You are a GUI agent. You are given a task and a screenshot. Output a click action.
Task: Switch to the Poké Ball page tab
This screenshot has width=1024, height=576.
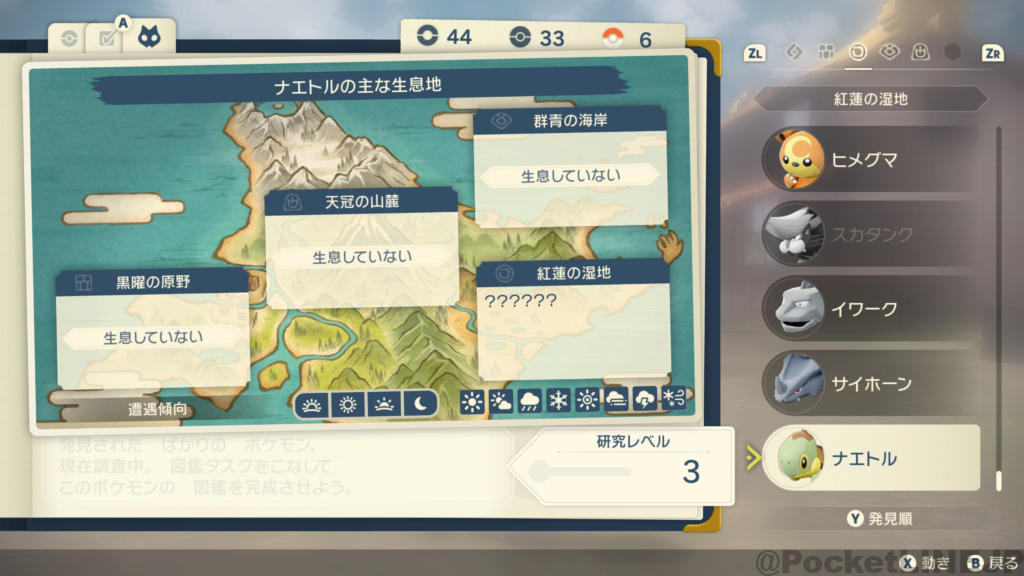click(68, 39)
